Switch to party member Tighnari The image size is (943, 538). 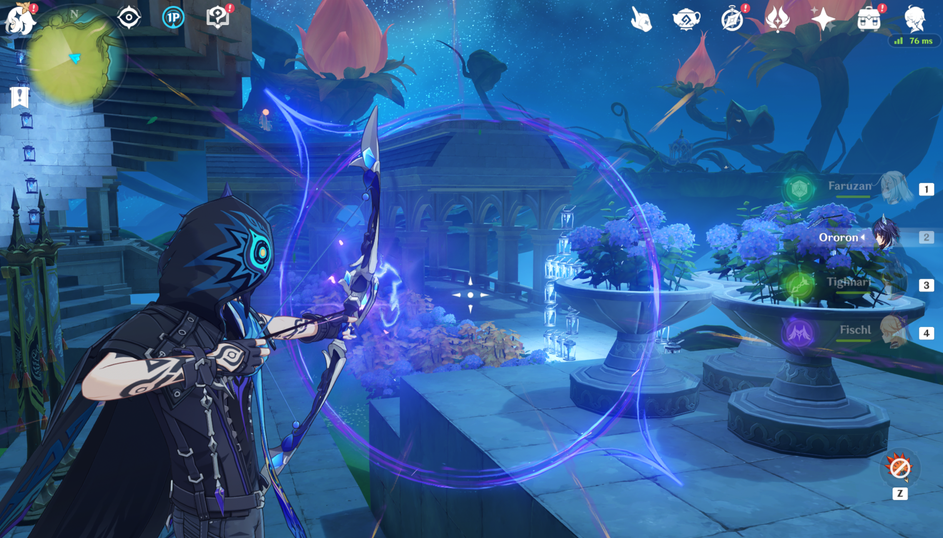(893, 284)
